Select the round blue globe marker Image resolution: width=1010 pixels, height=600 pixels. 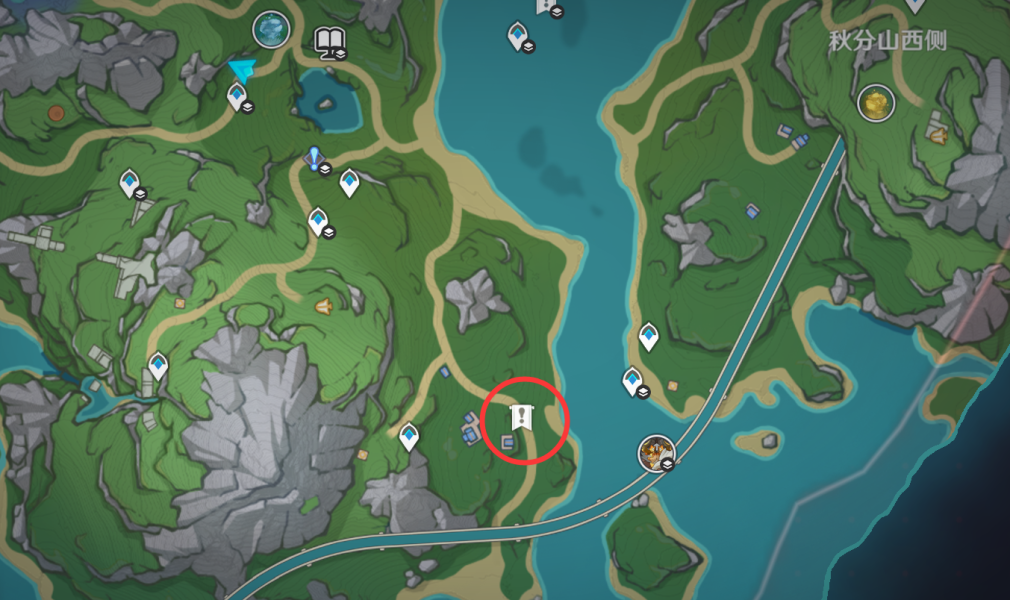coord(271,29)
